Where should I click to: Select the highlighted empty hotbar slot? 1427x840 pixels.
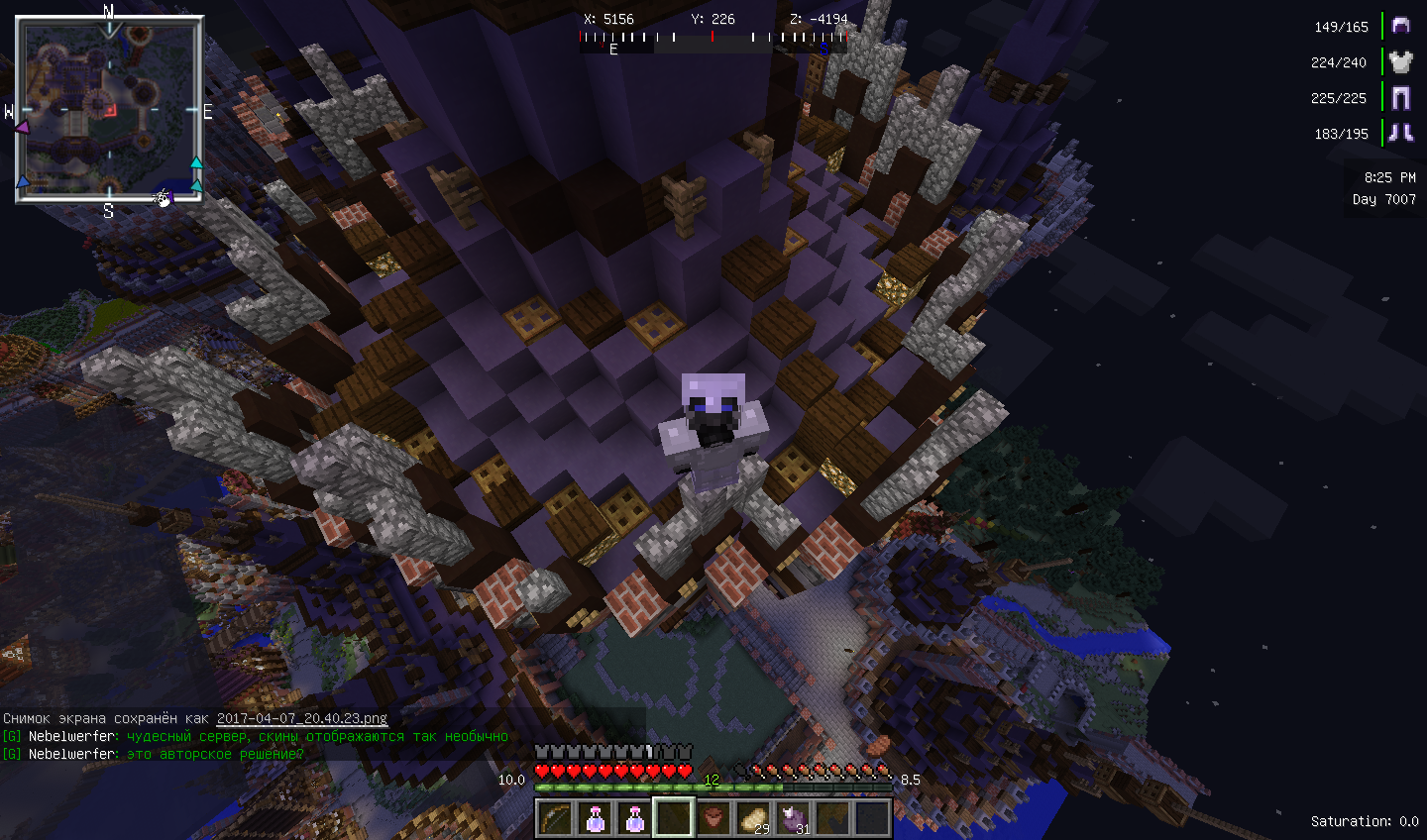(x=674, y=818)
